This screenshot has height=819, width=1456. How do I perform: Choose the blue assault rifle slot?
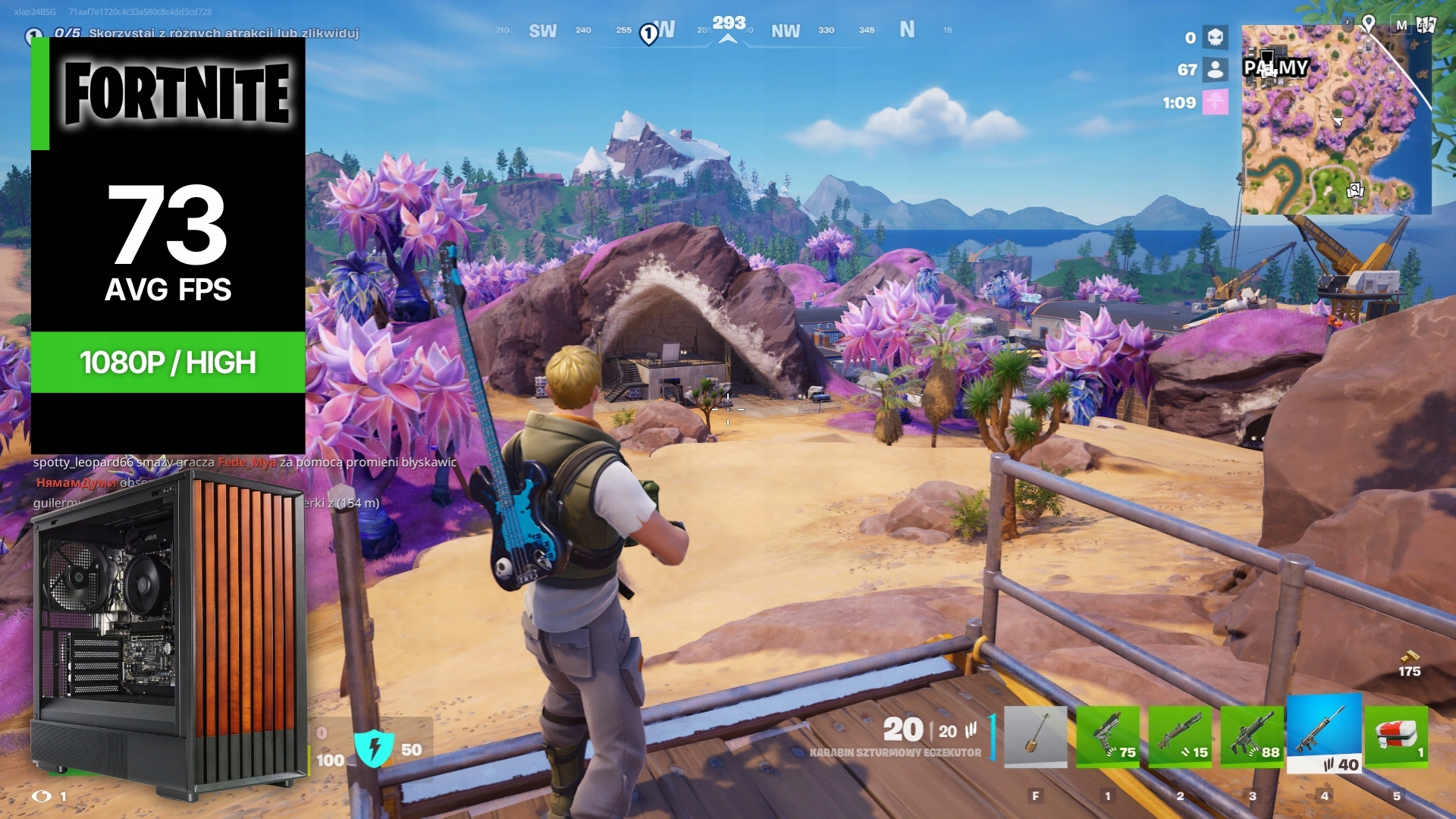pyautogui.click(x=1324, y=733)
